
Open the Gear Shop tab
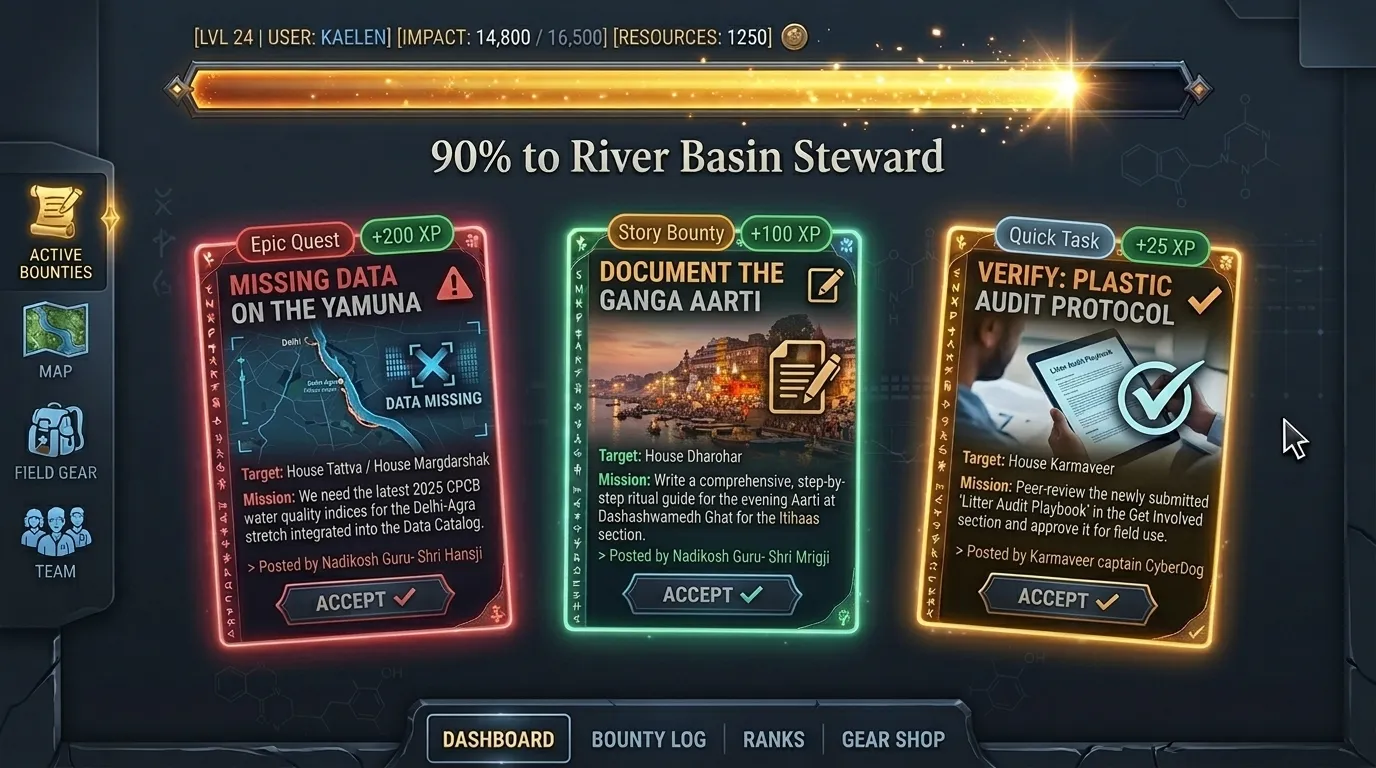[893, 738]
